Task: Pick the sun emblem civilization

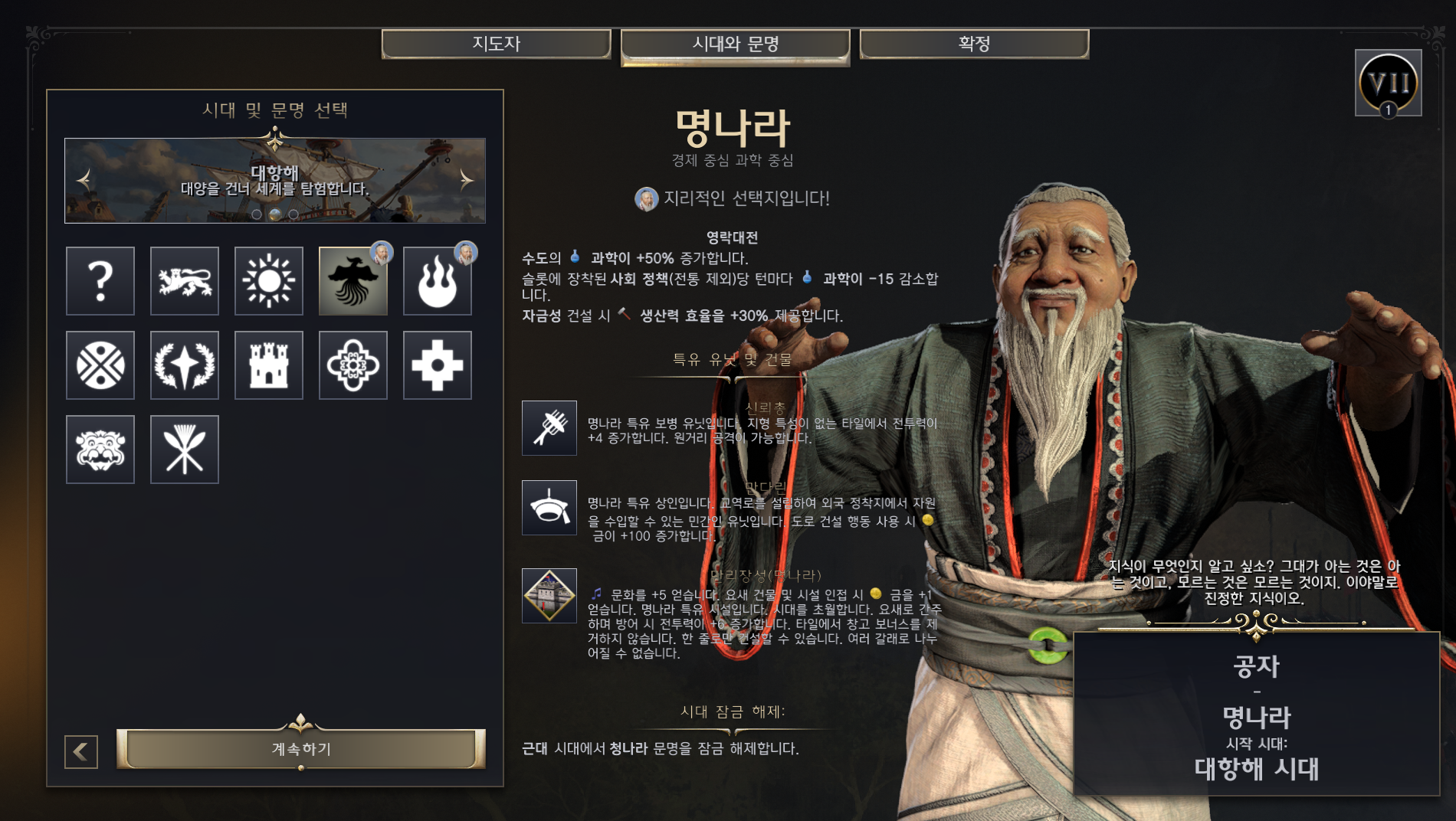Action: point(269,281)
